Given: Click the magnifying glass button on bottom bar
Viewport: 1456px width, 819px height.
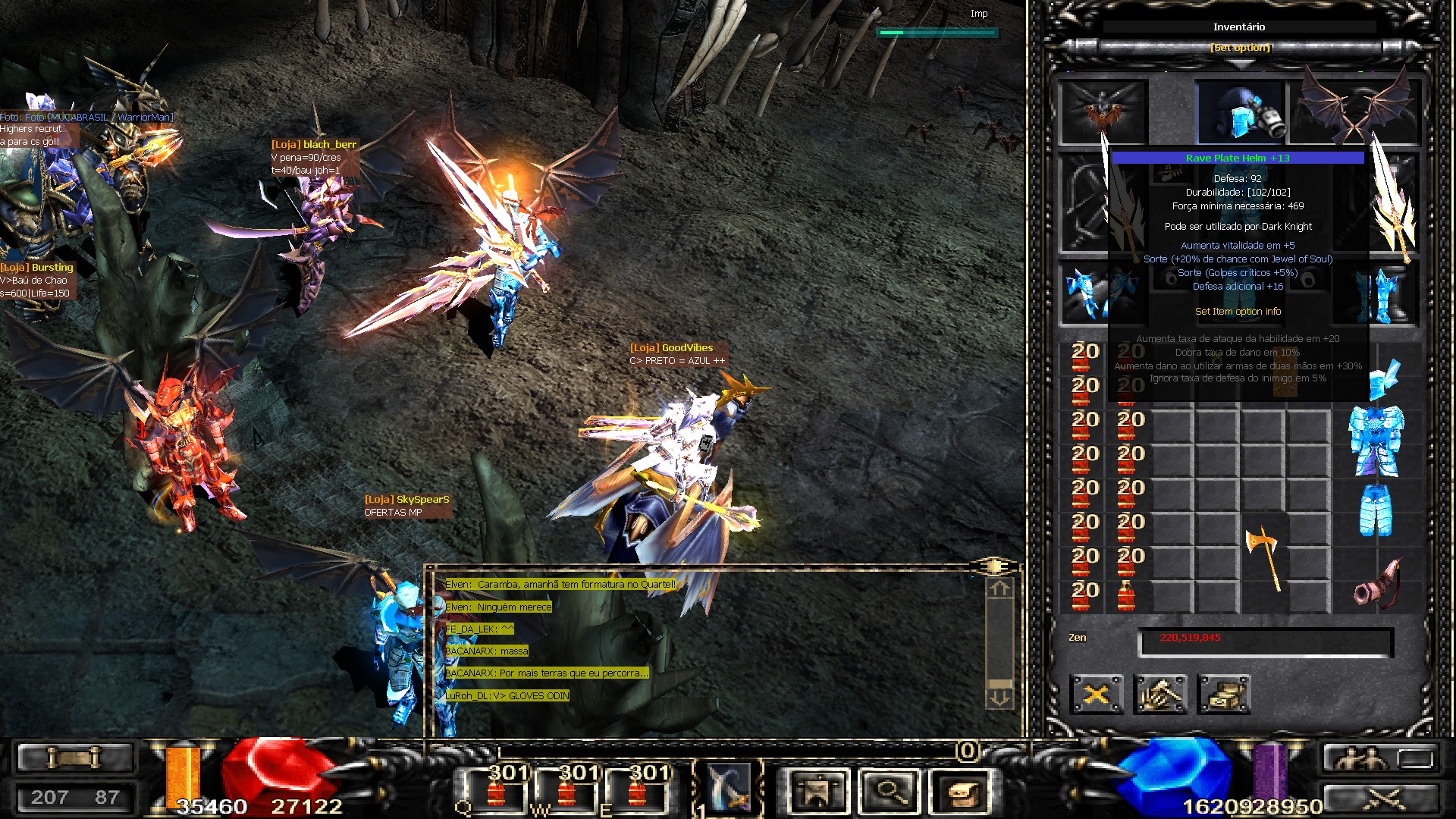Looking at the screenshot, I should [889, 792].
